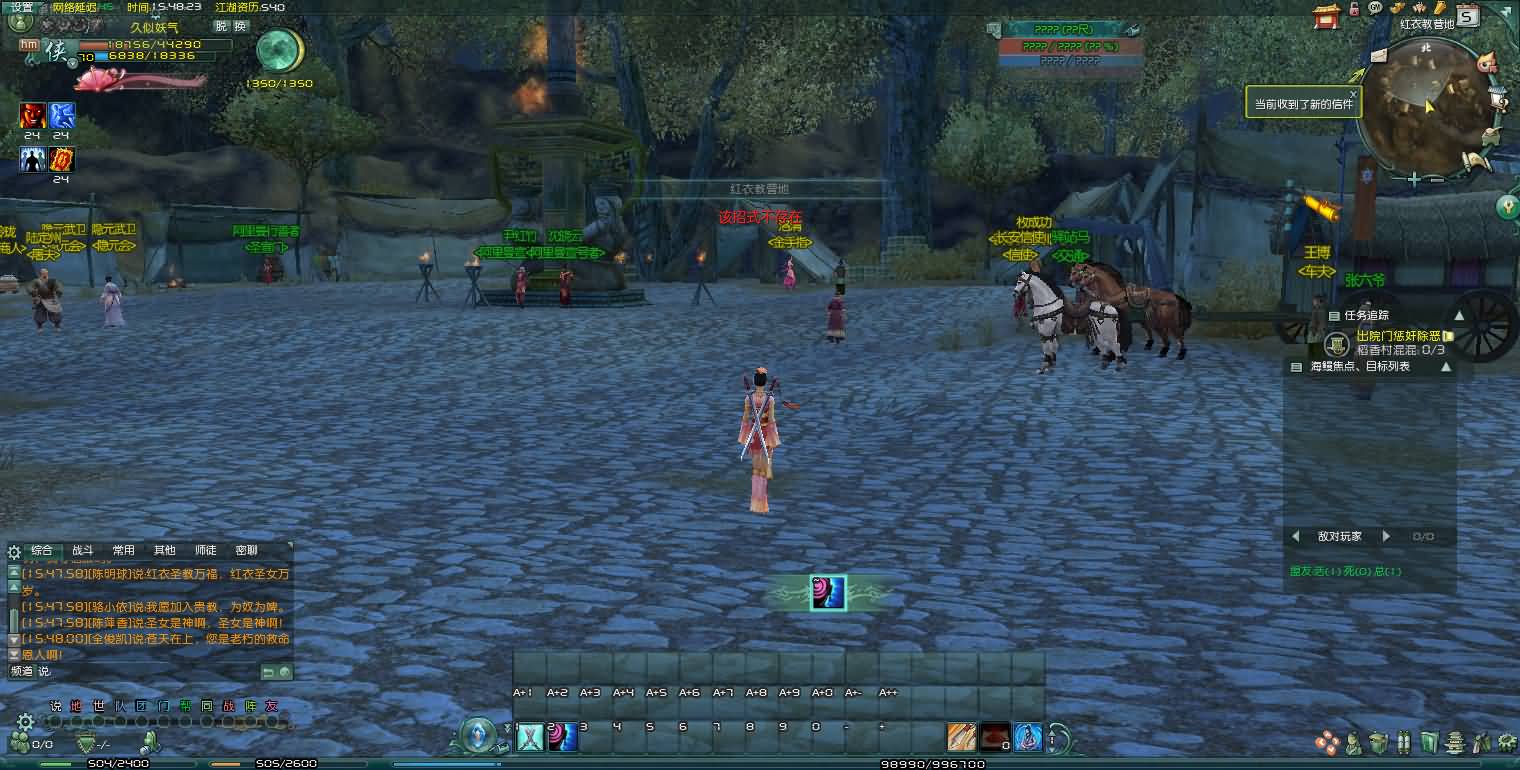The height and width of the screenshot is (770, 1520).
Task: Close the new mail notification popup
Action: 1353,94
